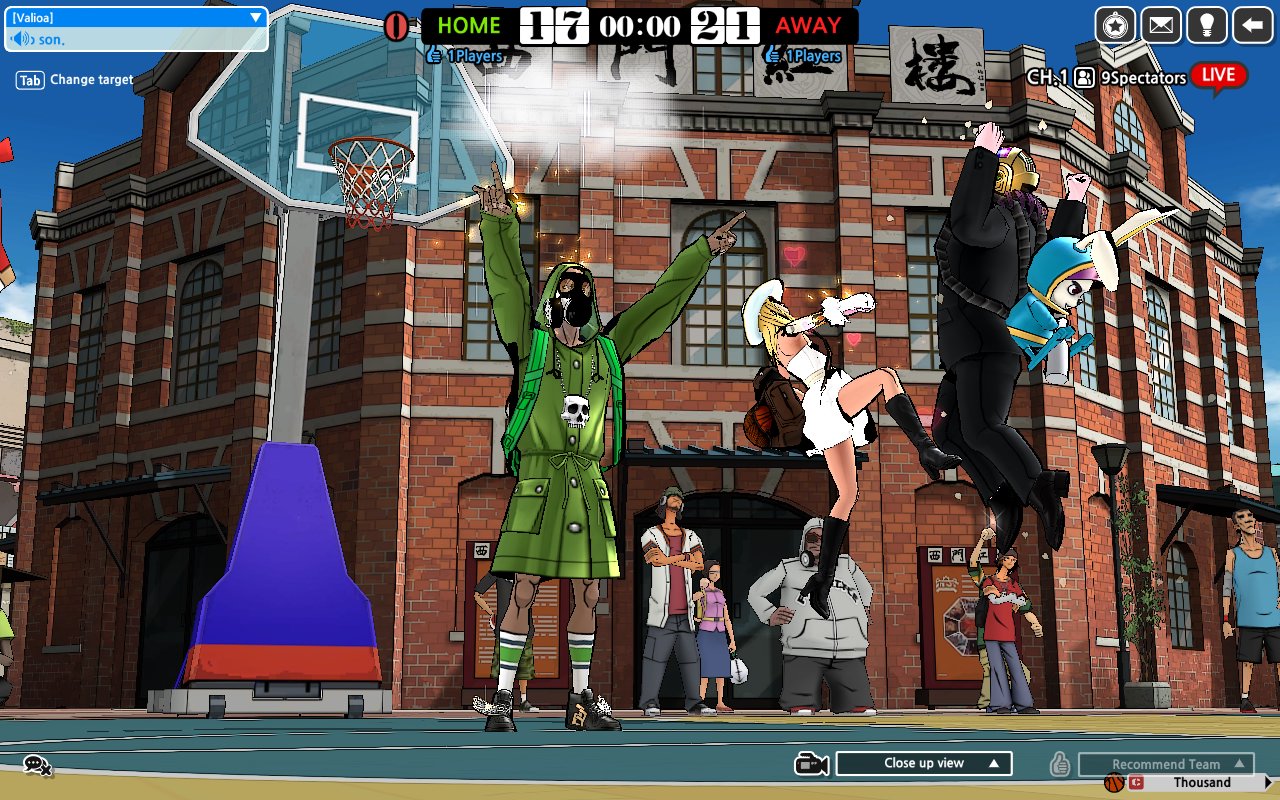The image size is (1280, 800).
Task: Click the Tab key icon for Change target
Action: (x=28, y=79)
